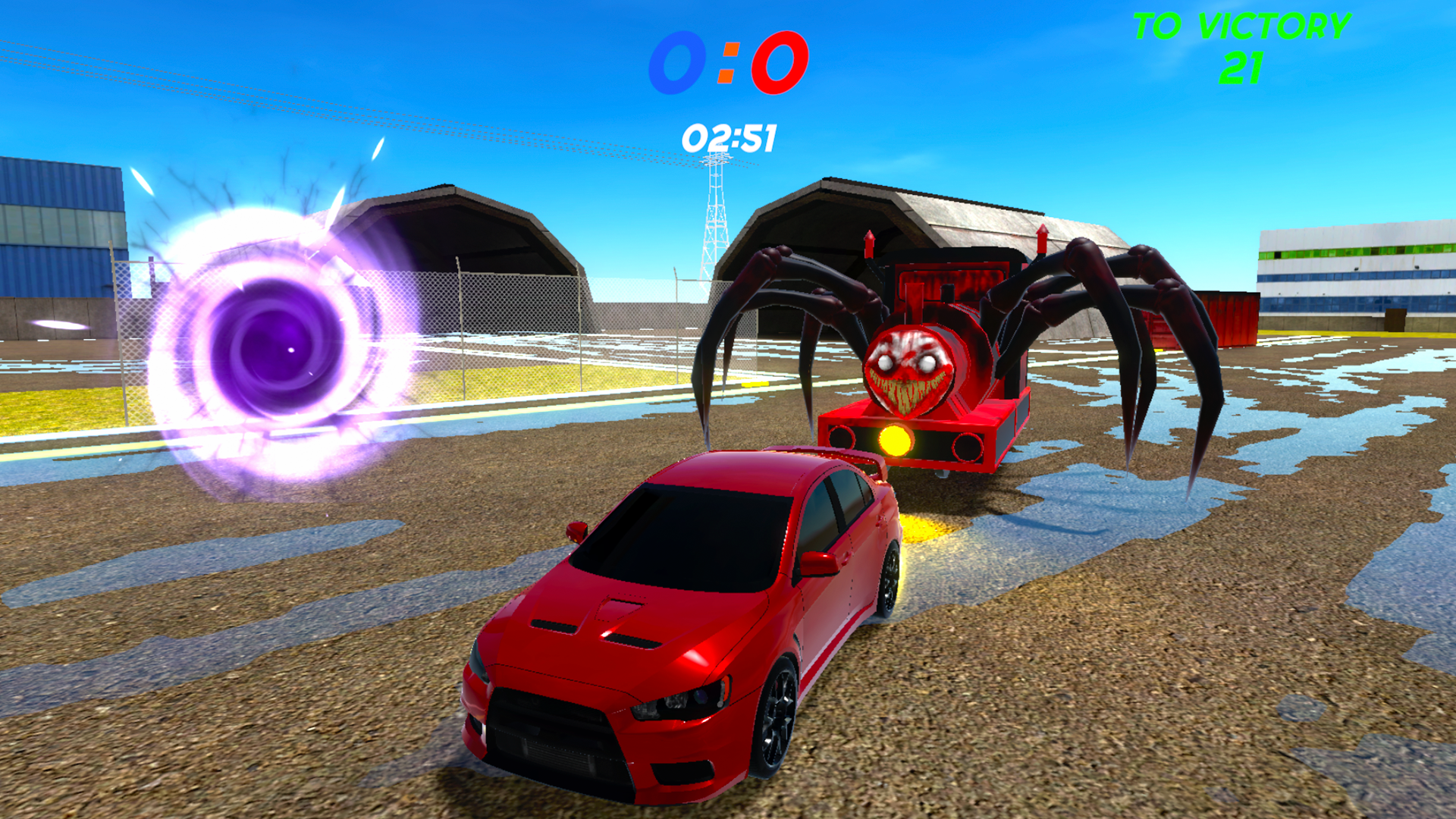Click the TO VICTORY label
This screenshot has height=819, width=1456.
tap(1244, 27)
